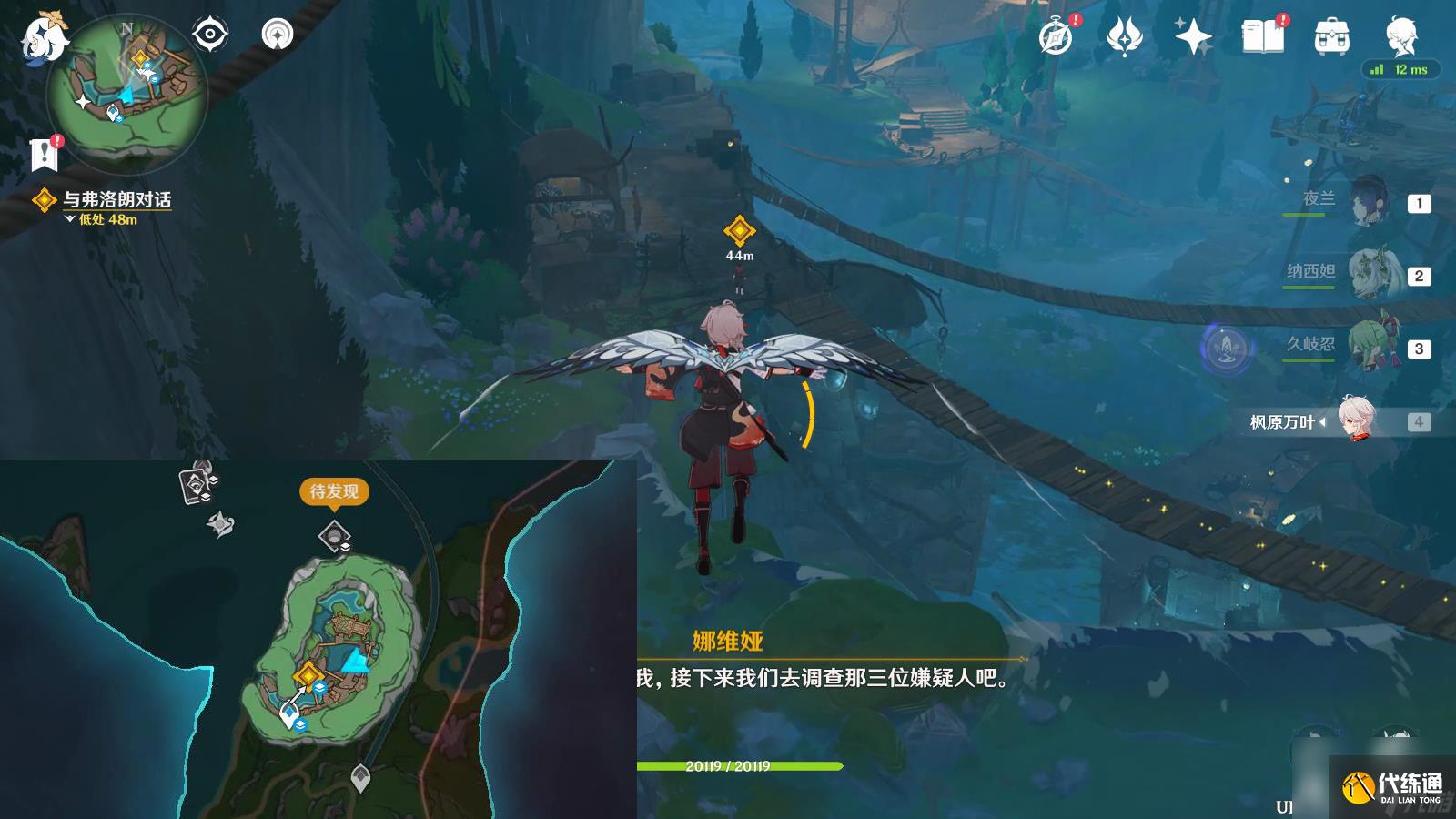Toggle the eye-shaped view icon

pos(209,35)
